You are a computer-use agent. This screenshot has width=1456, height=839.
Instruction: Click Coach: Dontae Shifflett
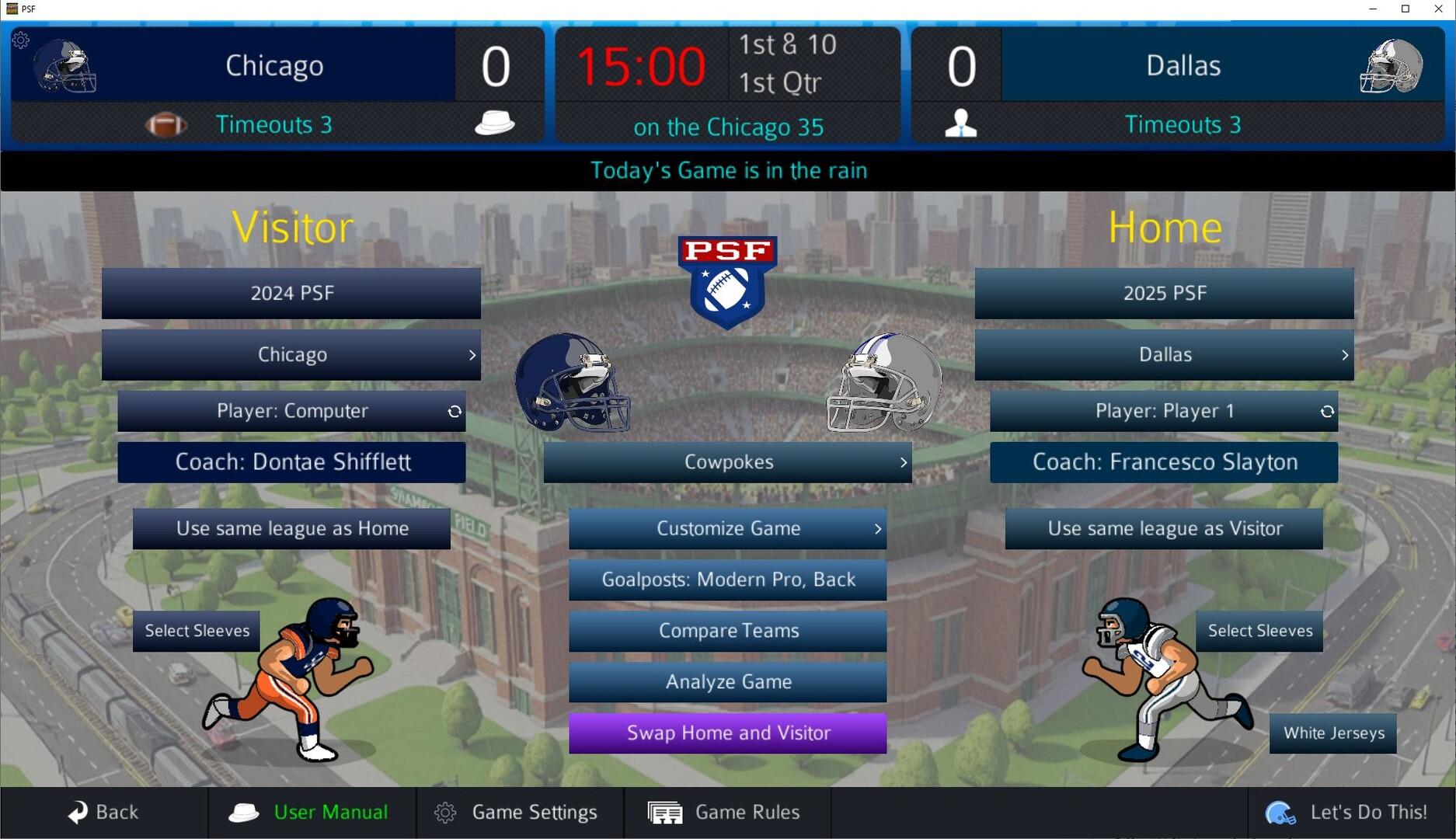click(291, 461)
